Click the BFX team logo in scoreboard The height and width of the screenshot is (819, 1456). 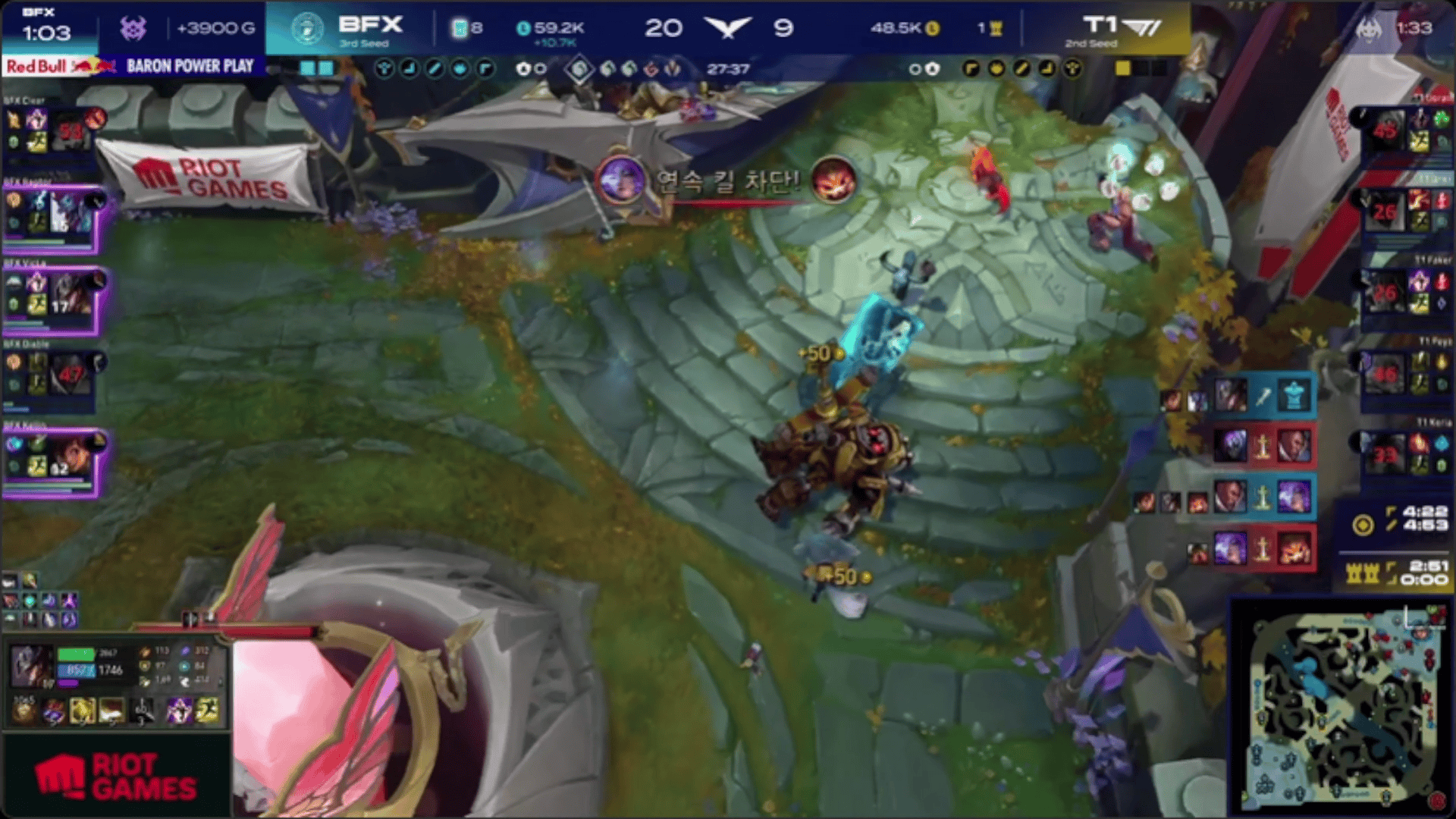point(307,29)
